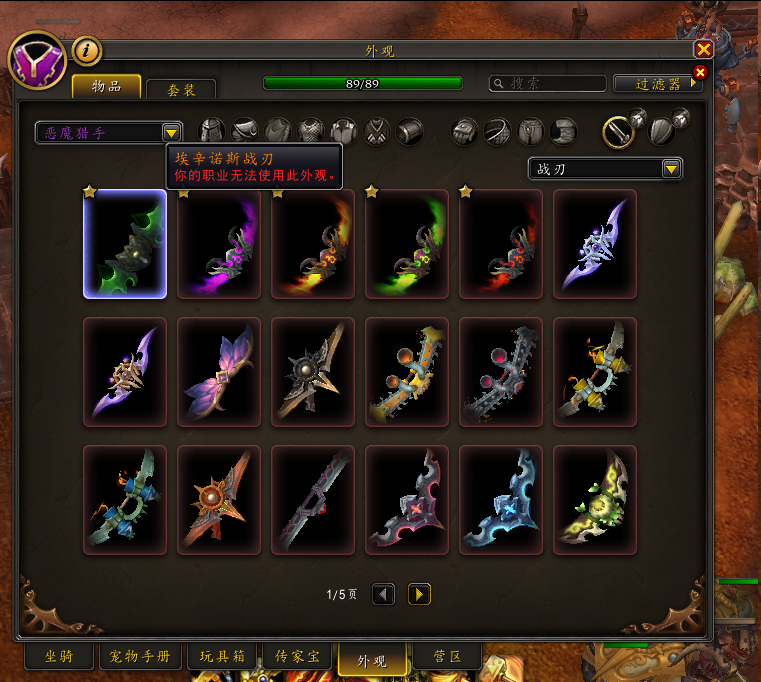Open the 过滤器 filter menu
Image resolution: width=761 pixels, height=682 pixels.
coord(657,84)
